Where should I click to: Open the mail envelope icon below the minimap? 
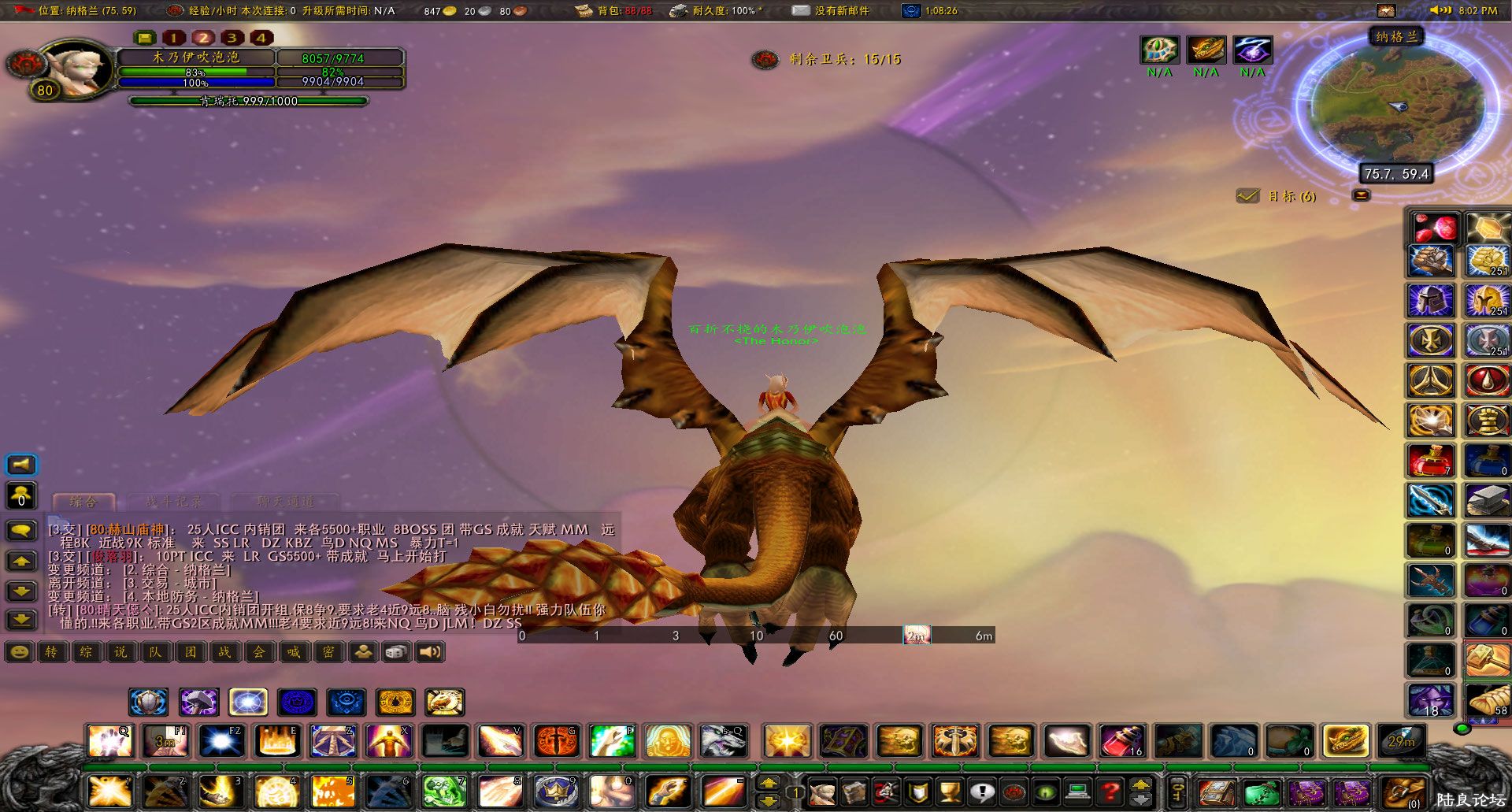point(1362,195)
